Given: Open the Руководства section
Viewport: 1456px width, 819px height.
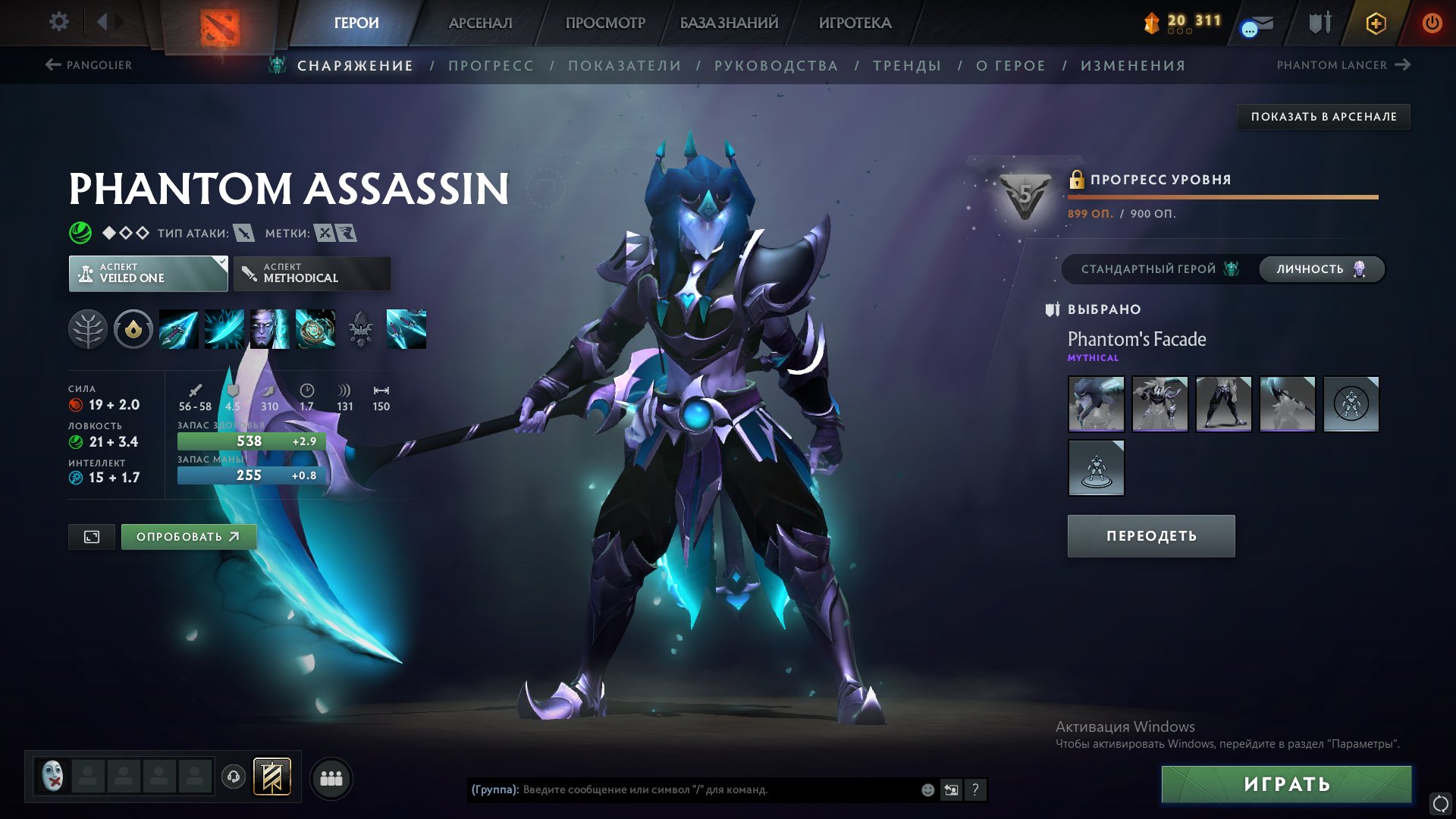Looking at the screenshot, I should (x=776, y=66).
